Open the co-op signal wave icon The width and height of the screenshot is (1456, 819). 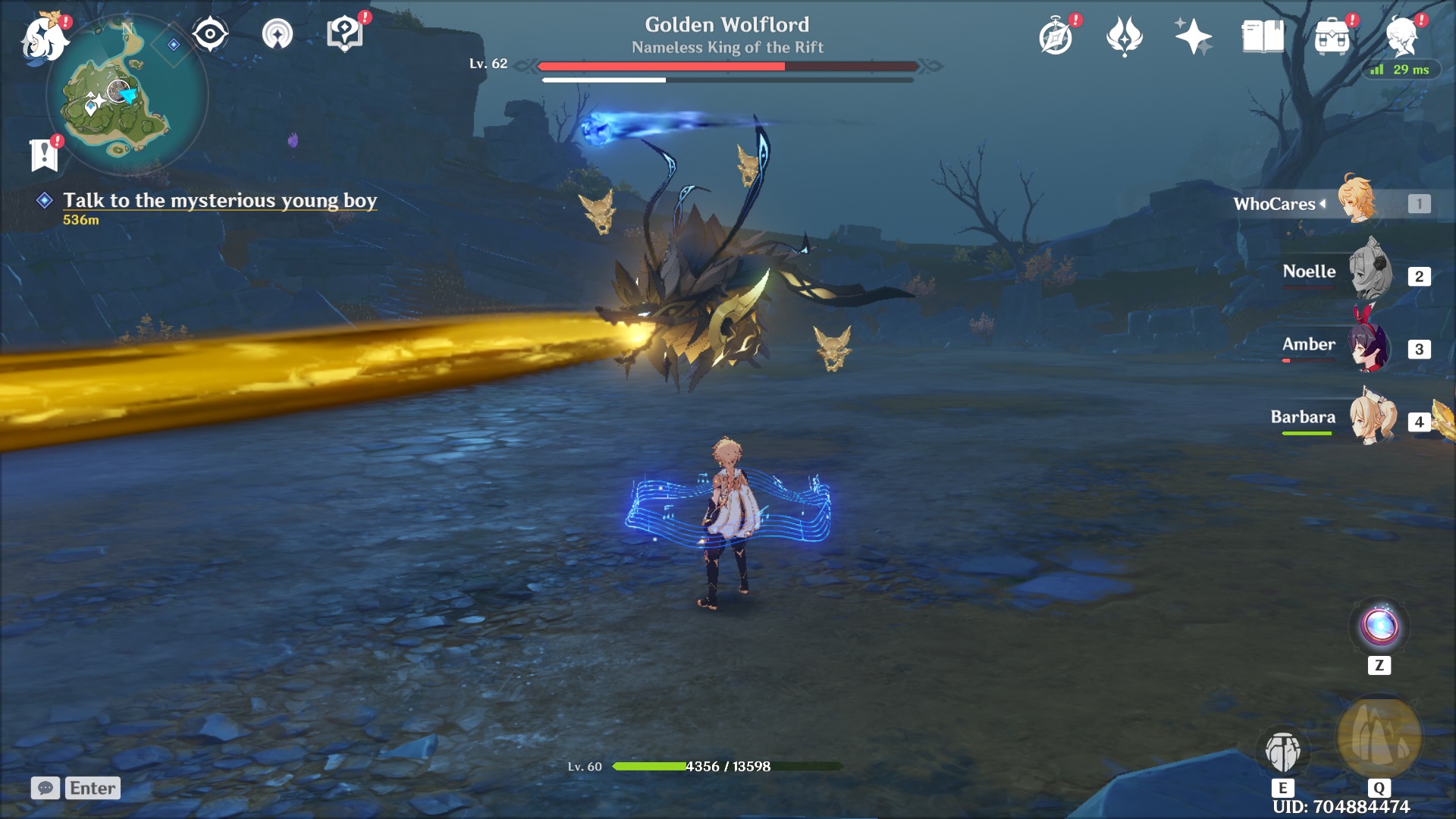tap(277, 34)
